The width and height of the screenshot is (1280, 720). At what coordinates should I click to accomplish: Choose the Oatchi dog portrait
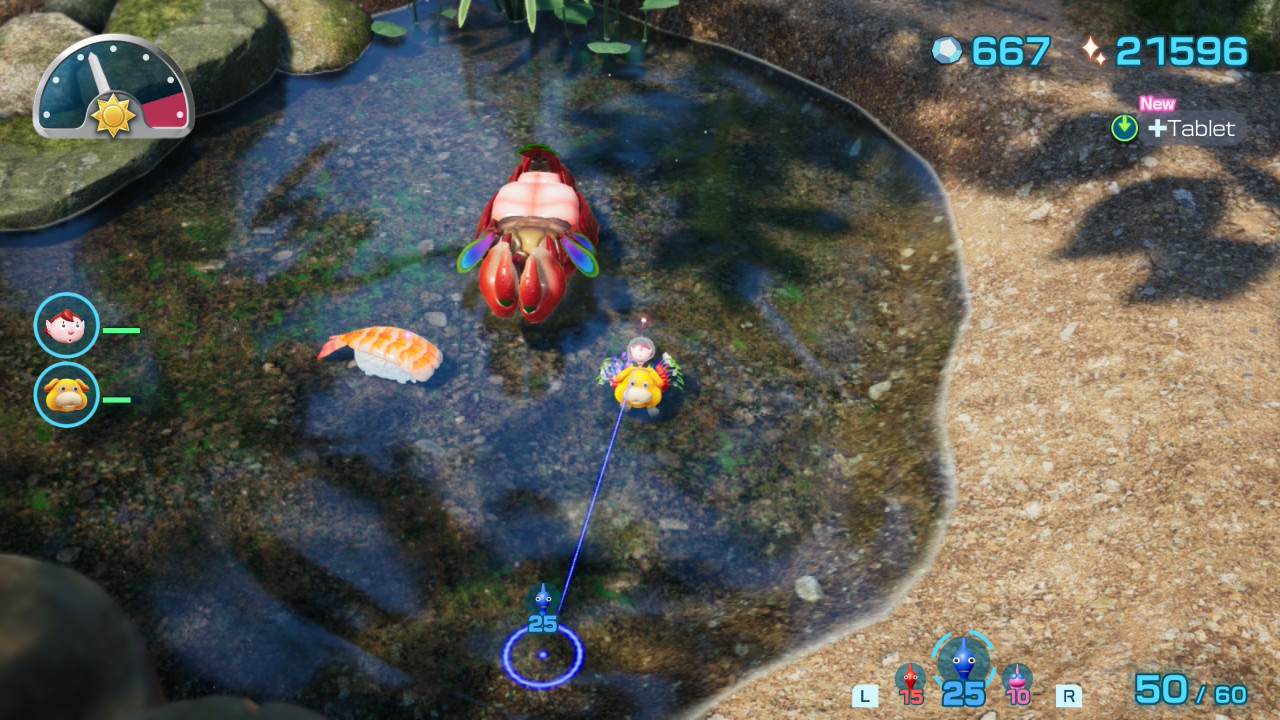[x=66, y=395]
